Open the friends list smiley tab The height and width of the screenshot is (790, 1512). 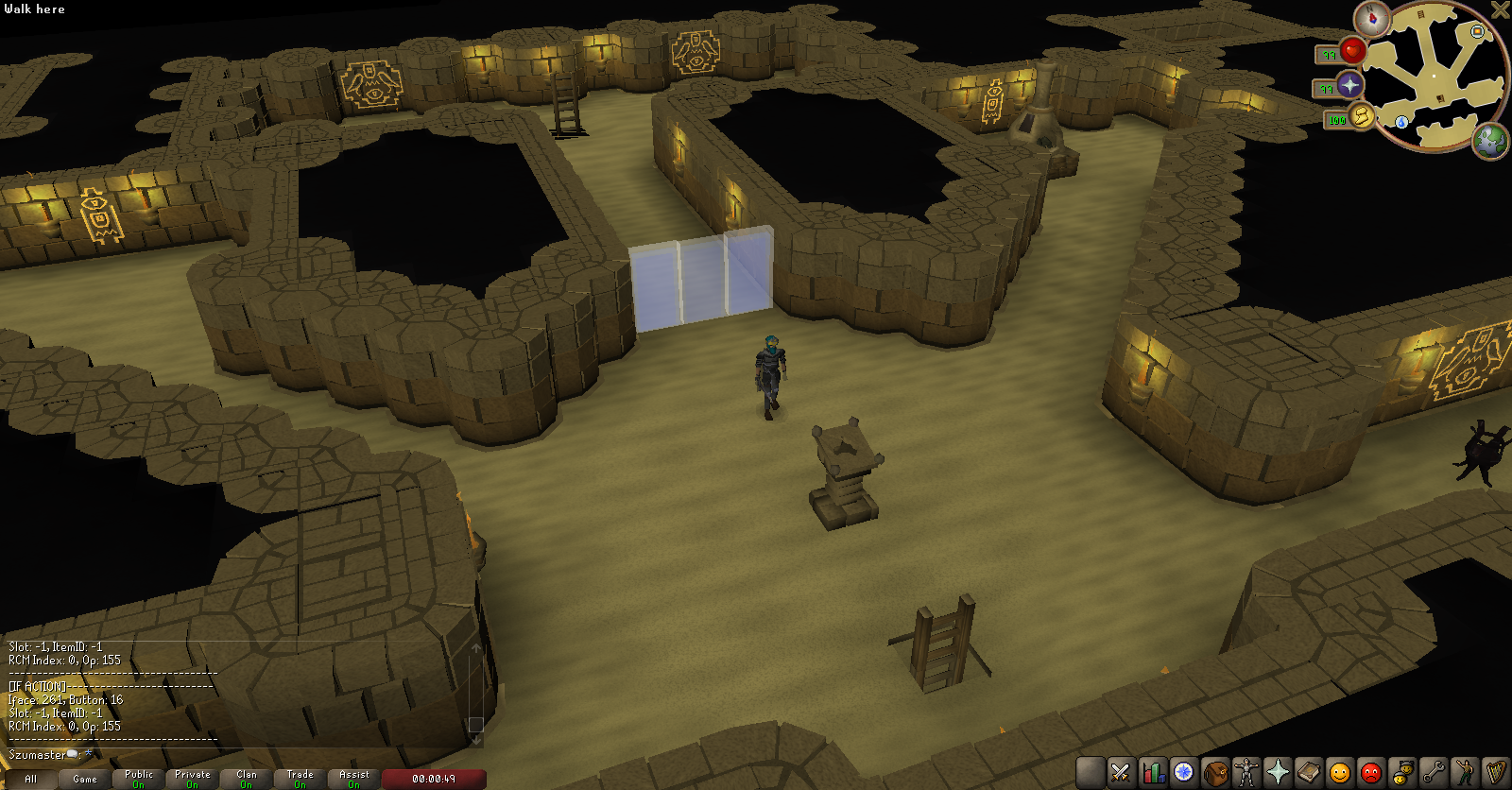click(x=1339, y=772)
